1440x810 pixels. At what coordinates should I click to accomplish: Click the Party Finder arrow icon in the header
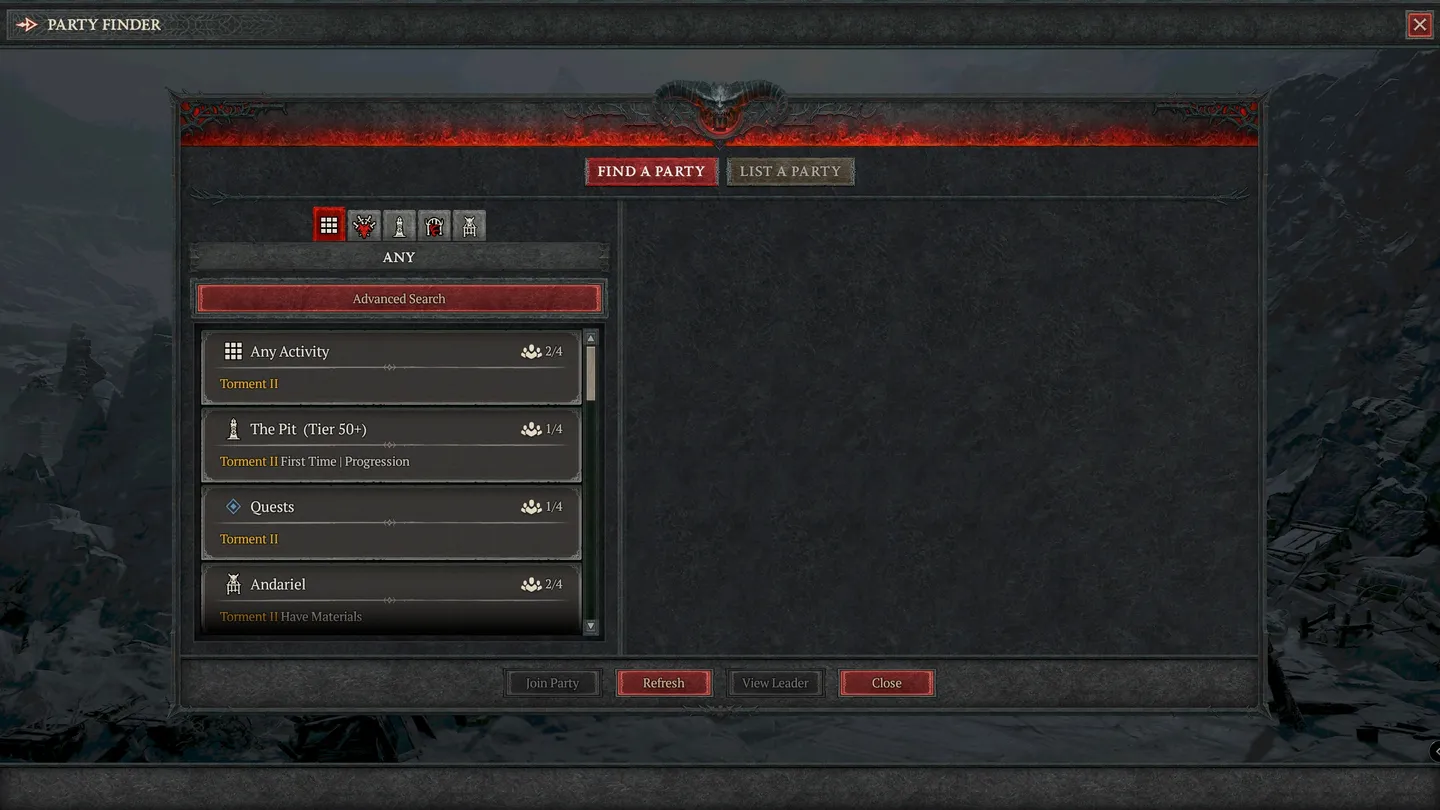point(27,23)
